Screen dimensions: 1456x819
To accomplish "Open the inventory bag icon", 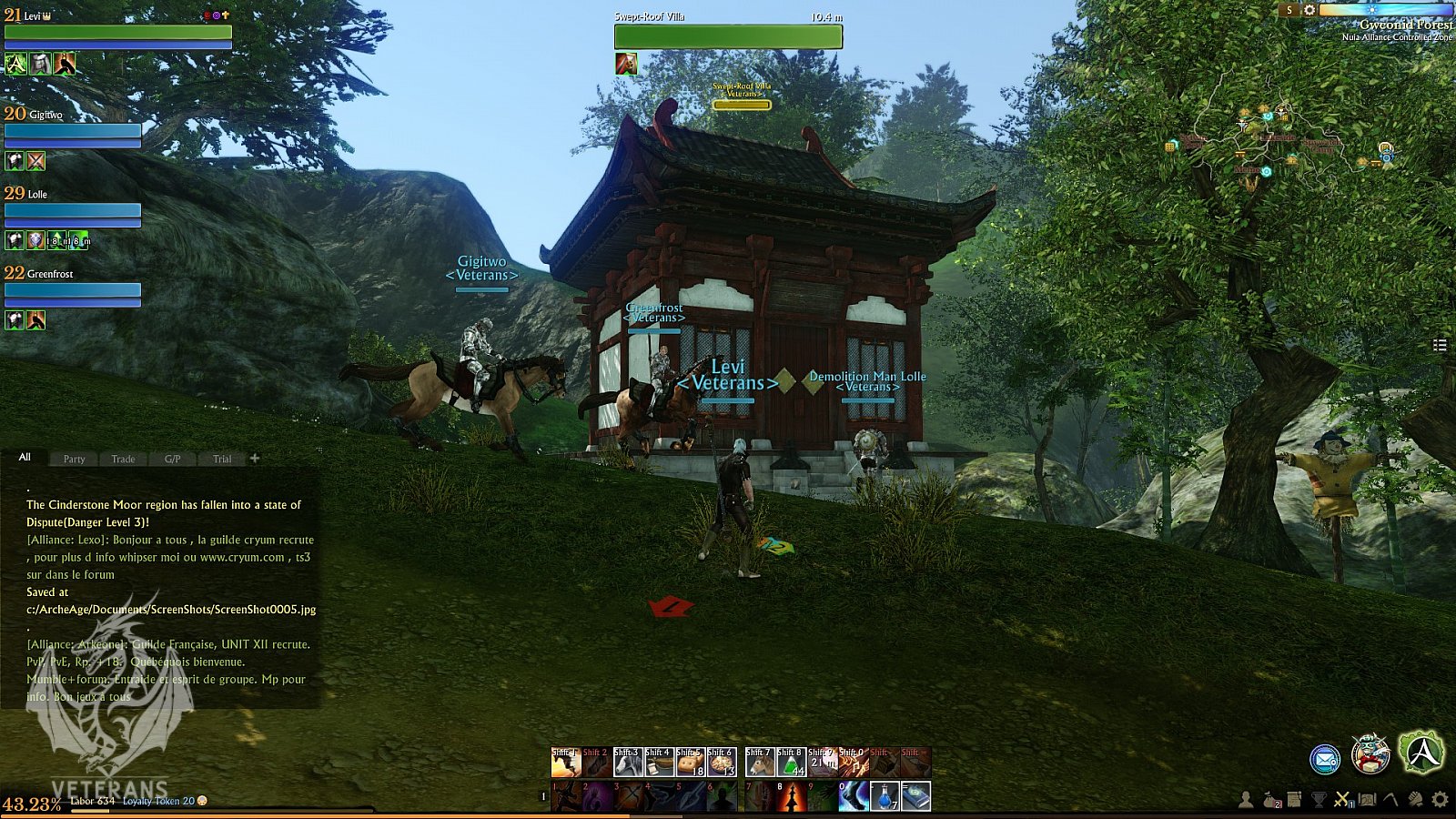I will coord(1271,799).
